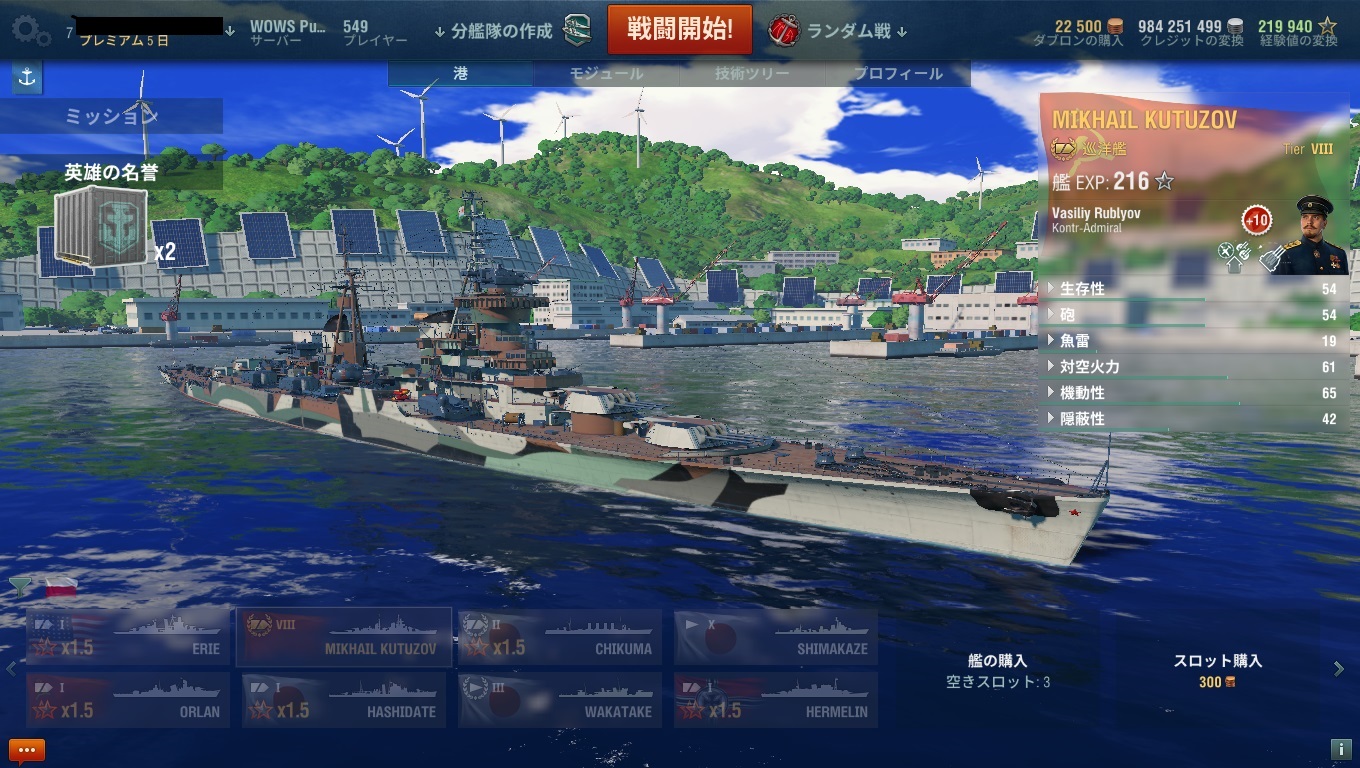Start the battle with 戦闘開始!
This screenshot has width=1360, height=768.
[679, 30]
